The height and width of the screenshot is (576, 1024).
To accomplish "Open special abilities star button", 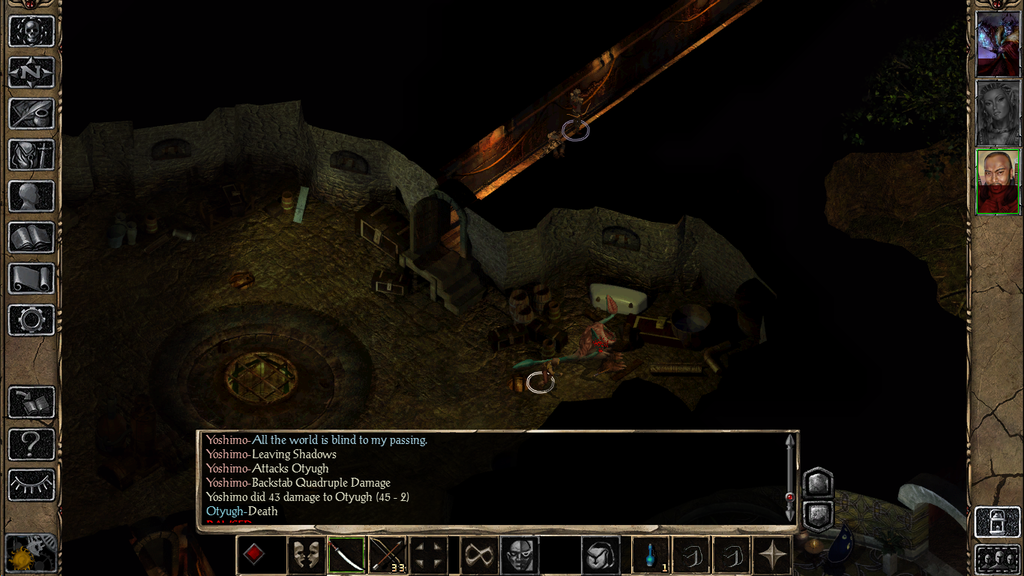I will (x=773, y=555).
